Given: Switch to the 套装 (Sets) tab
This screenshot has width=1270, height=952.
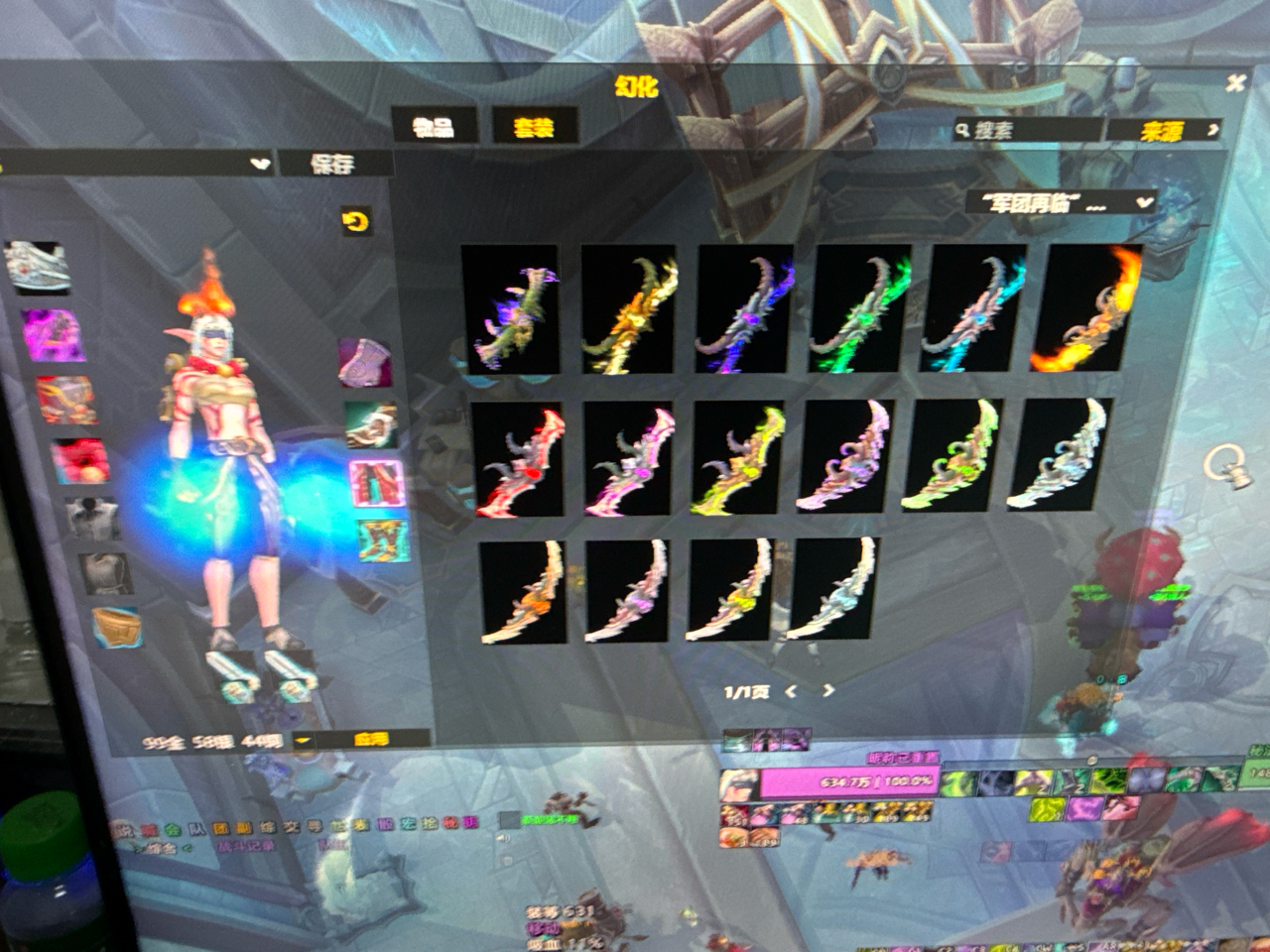Looking at the screenshot, I should click(534, 126).
